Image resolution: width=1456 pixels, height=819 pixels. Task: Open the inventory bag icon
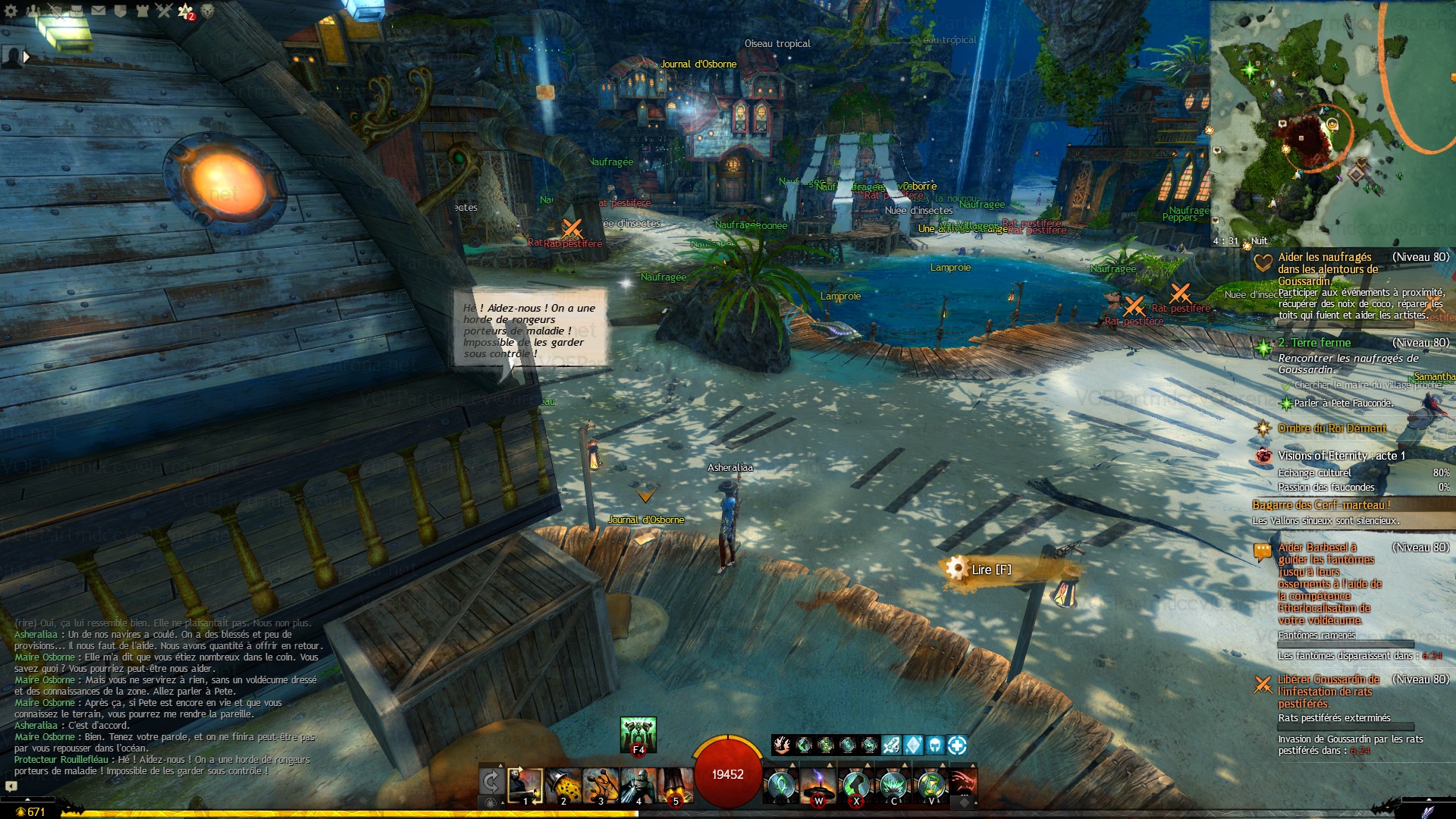pos(77,11)
